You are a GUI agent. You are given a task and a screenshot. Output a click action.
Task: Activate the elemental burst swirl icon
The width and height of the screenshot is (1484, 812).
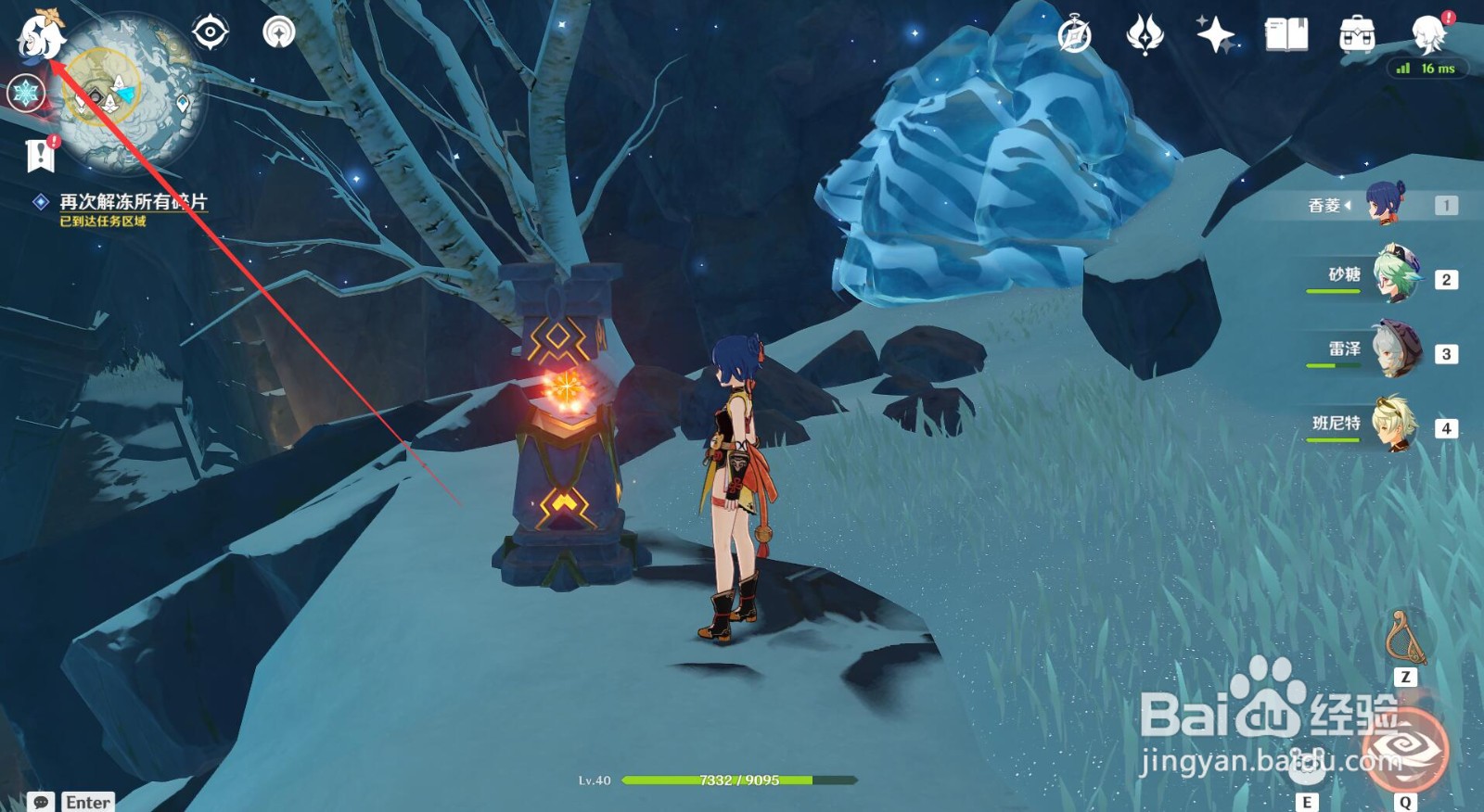1405,753
